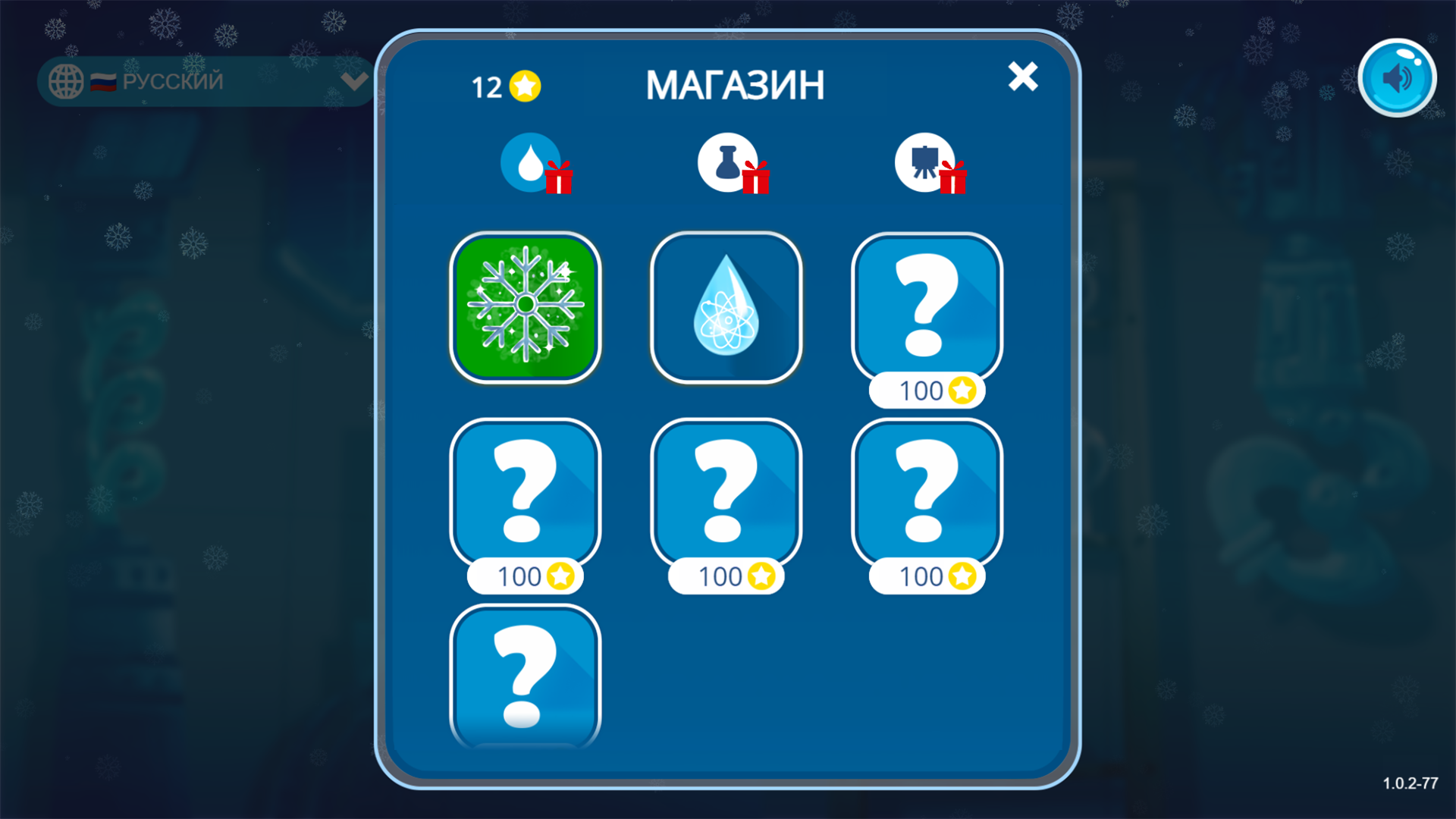This screenshot has height=819, width=1456.
Task: Click the star coin next to 12
Action: pyautogui.click(x=523, y=86)
